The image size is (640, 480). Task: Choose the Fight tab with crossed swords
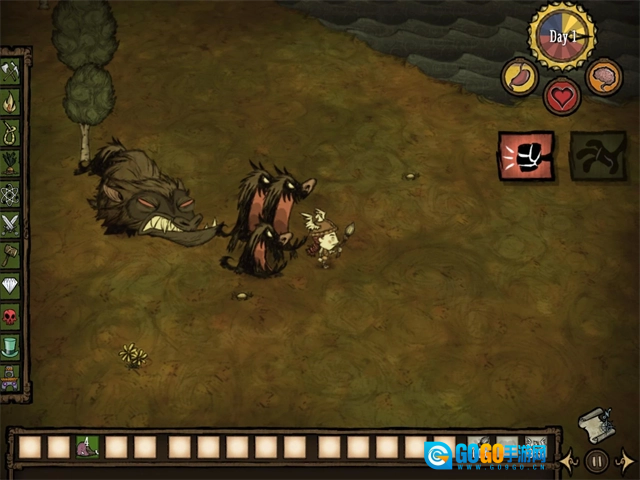11,225
